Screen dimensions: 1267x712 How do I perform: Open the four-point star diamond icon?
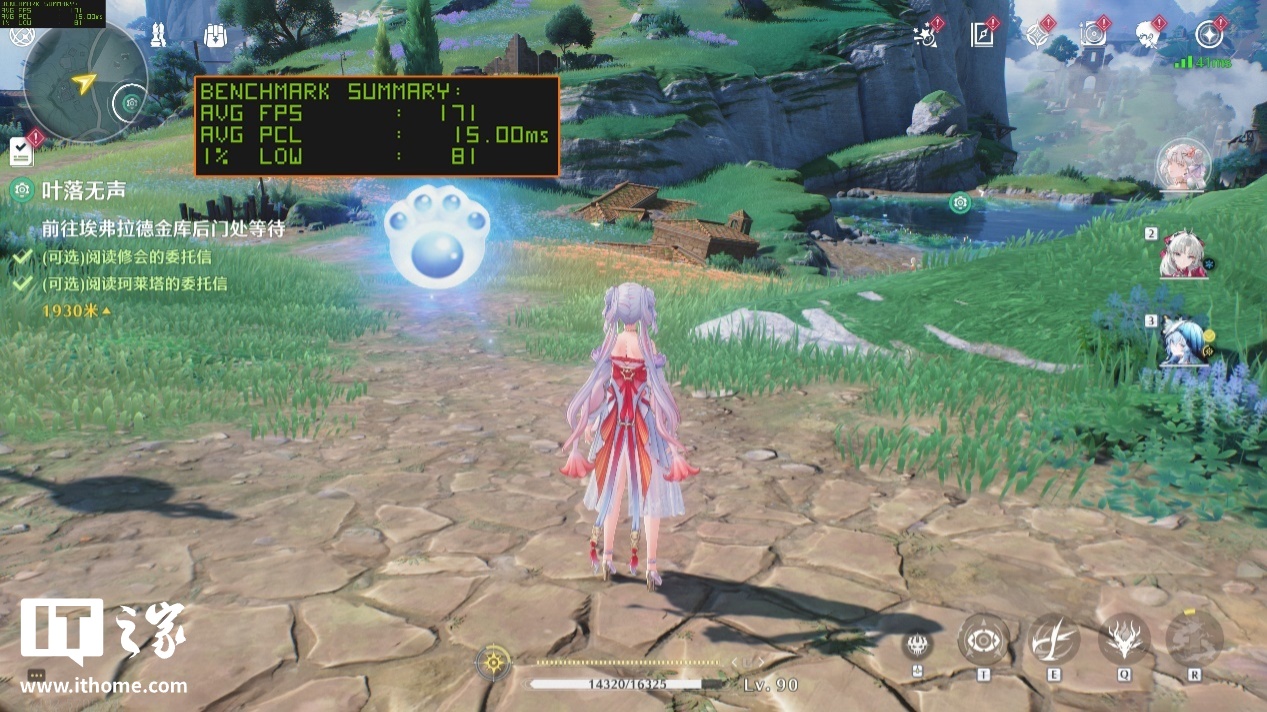[1037, 36]
